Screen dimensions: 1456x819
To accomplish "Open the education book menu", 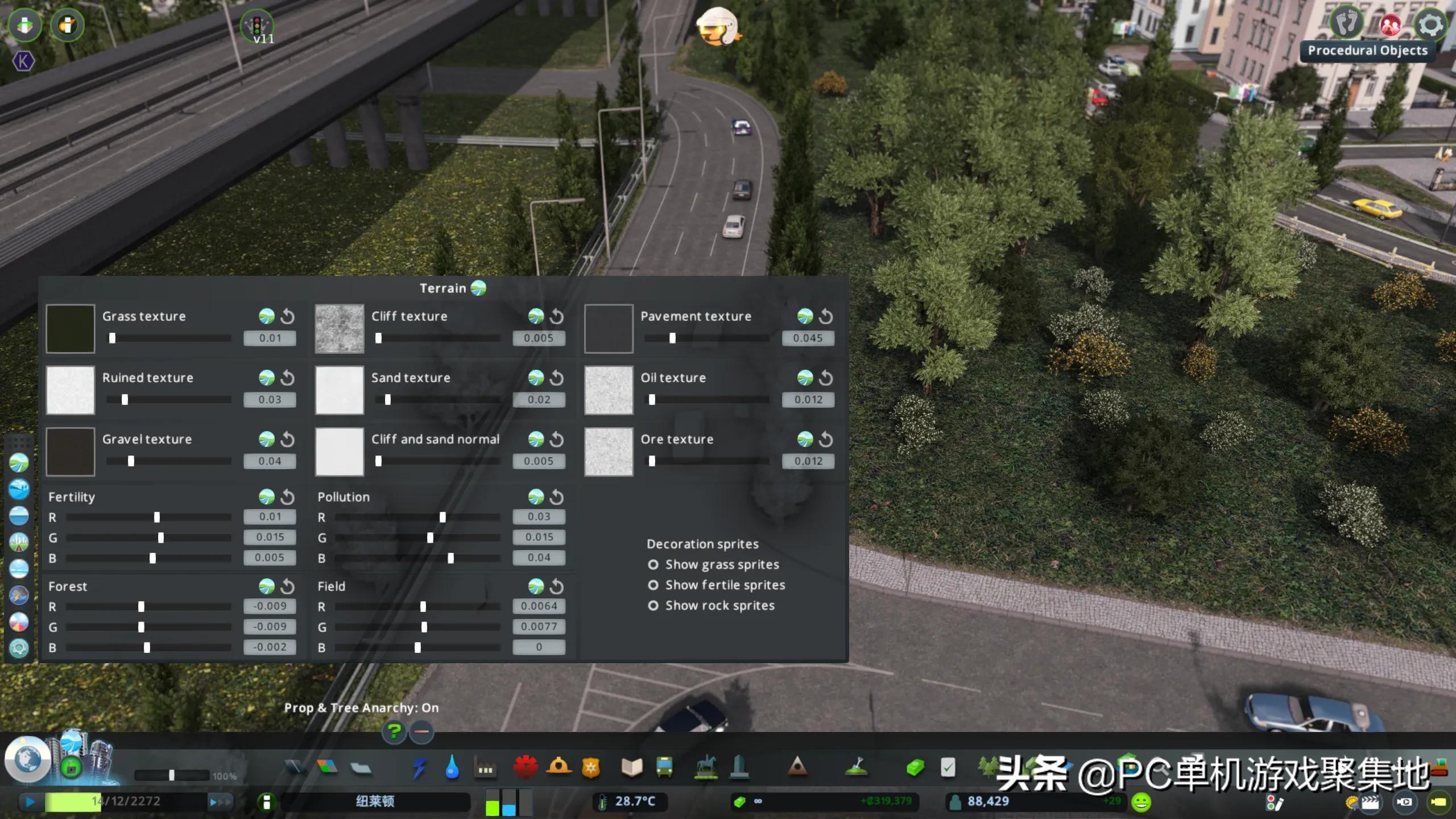I will point(631,768).
